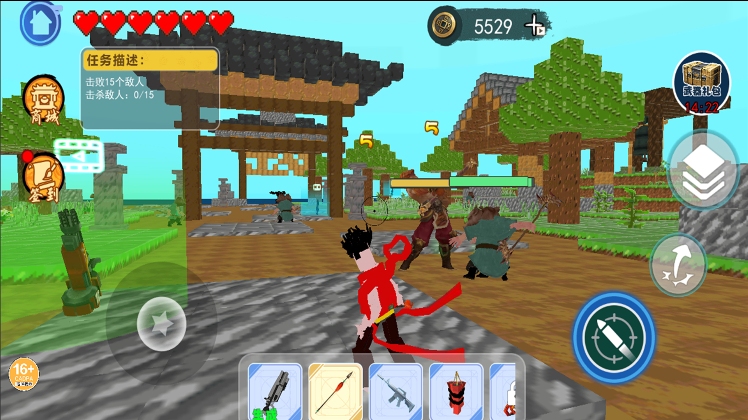Add more coins with the plus button
748x420 pixels.
(537, 26)
